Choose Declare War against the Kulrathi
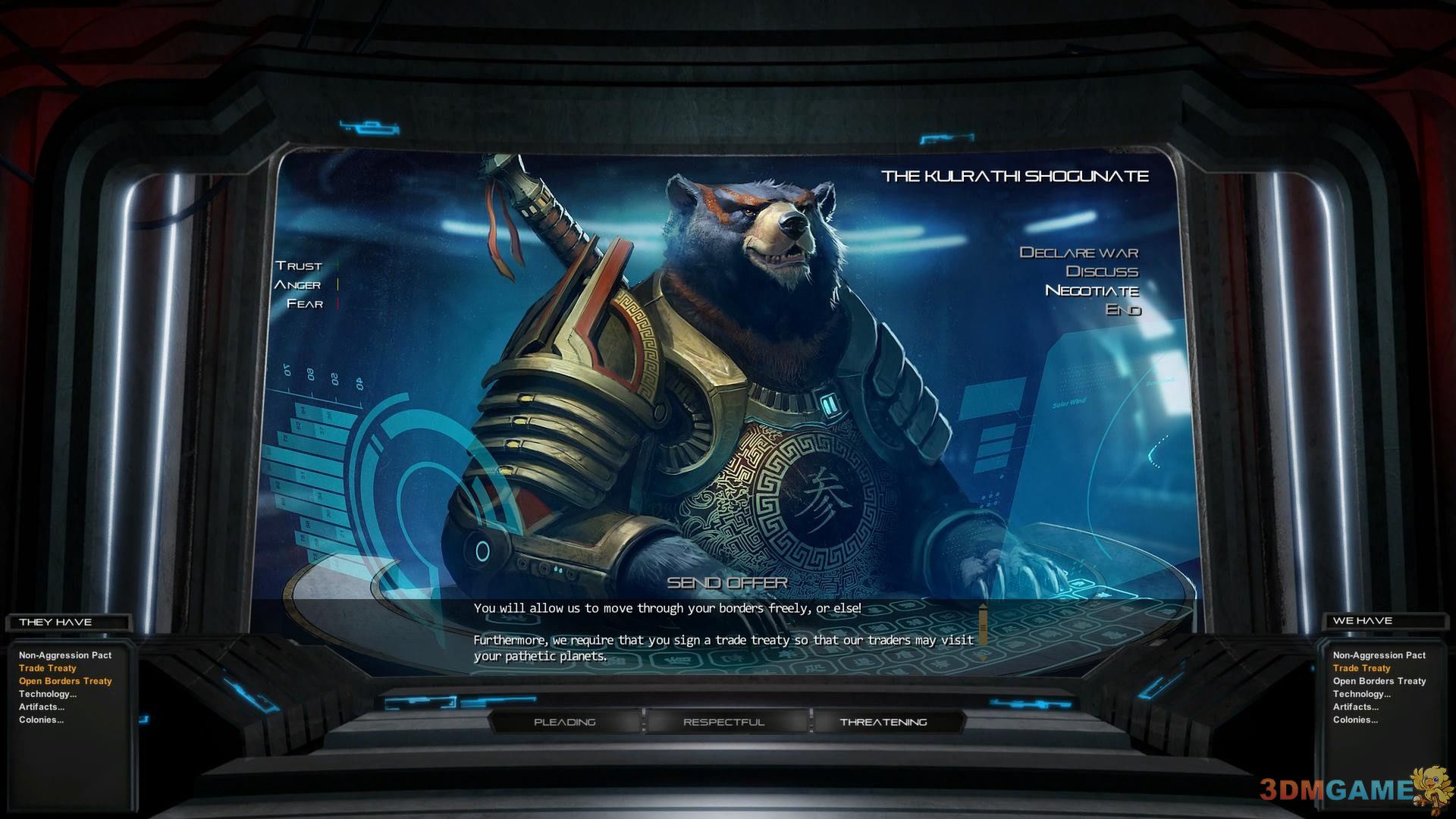The width and height of the screenshot is (1456, 819). (x=1078, y=253)
